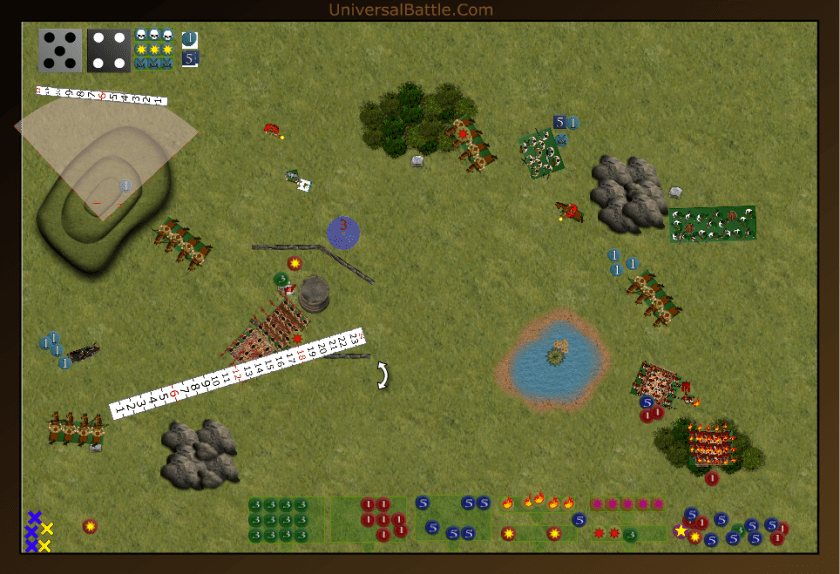
Task: Open the UniversalBattle.Com title link
Action: (x=411, y=10)
